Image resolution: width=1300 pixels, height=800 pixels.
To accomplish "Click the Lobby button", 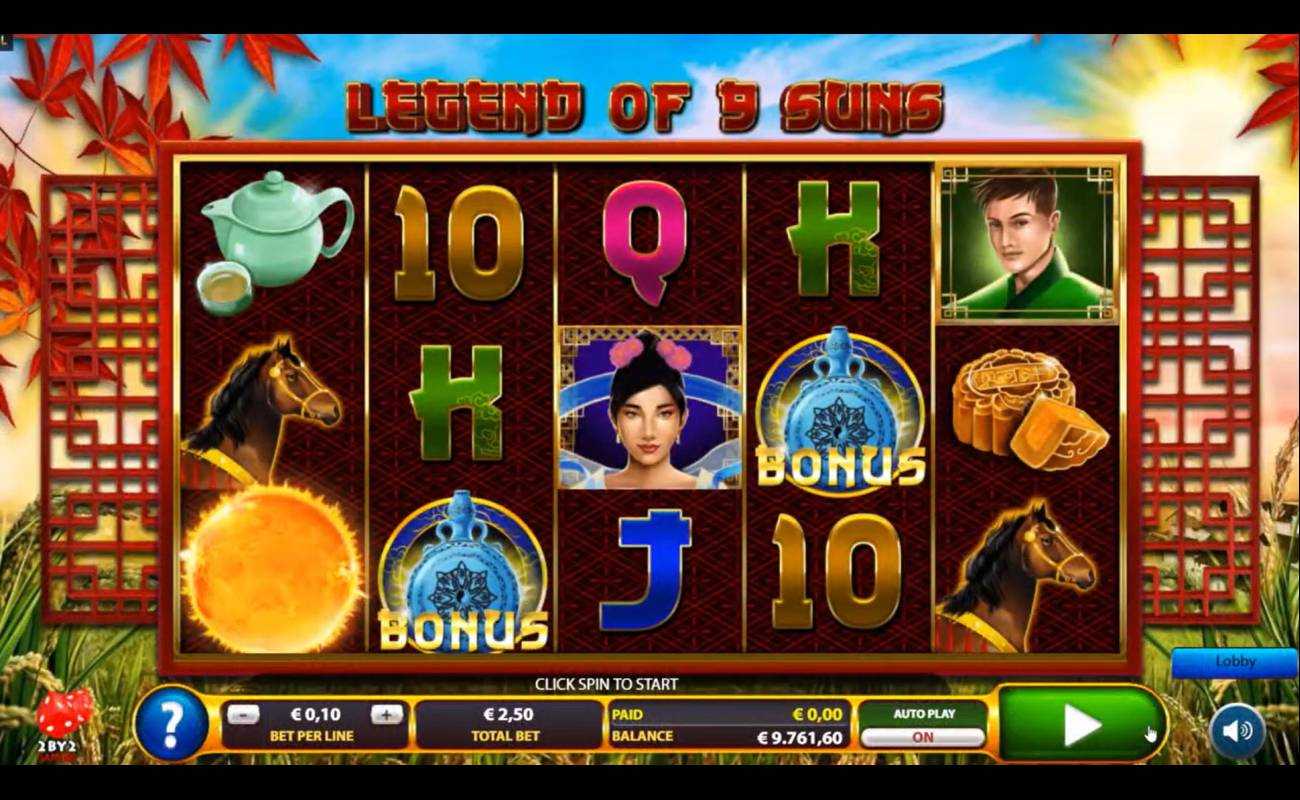I will [1234, 662].
